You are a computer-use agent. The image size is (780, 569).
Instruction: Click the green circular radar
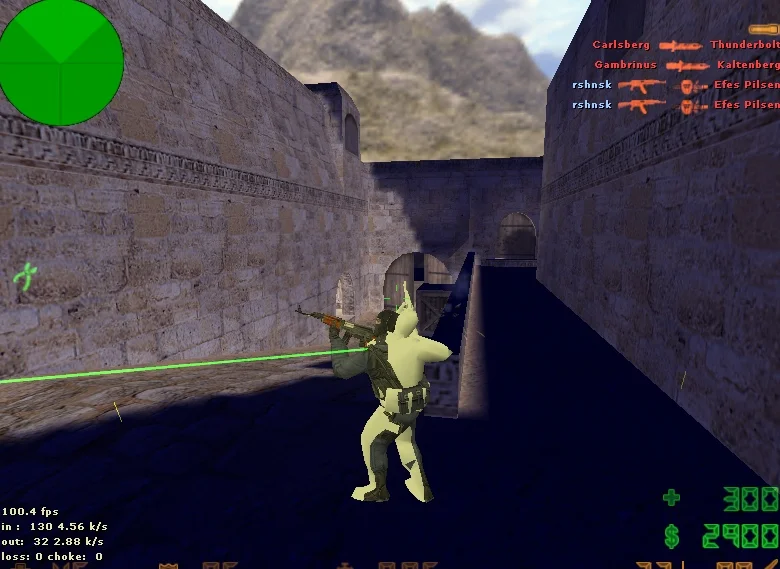coord(62,61)
